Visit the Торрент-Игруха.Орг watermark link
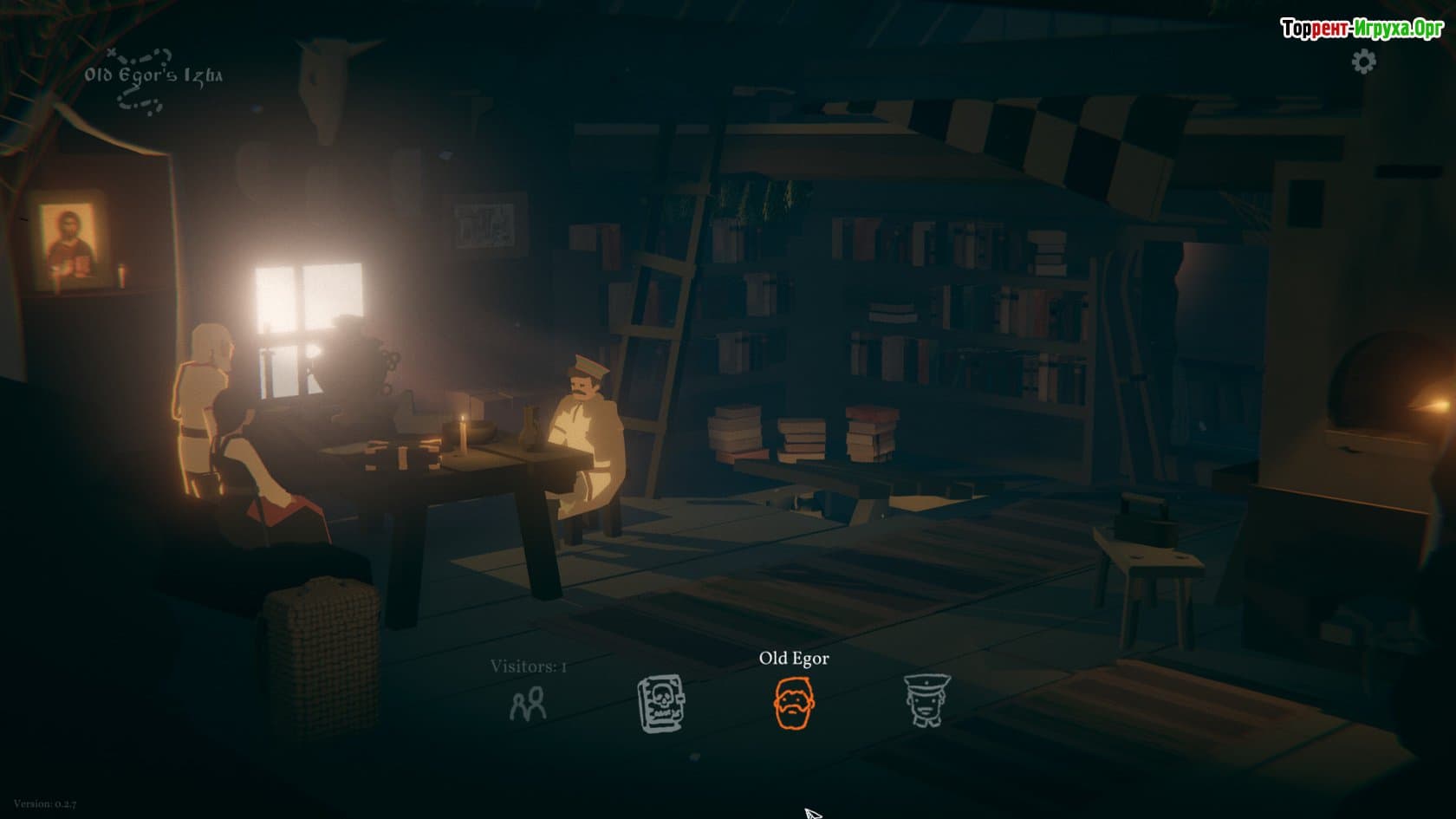 [1362, 29]
